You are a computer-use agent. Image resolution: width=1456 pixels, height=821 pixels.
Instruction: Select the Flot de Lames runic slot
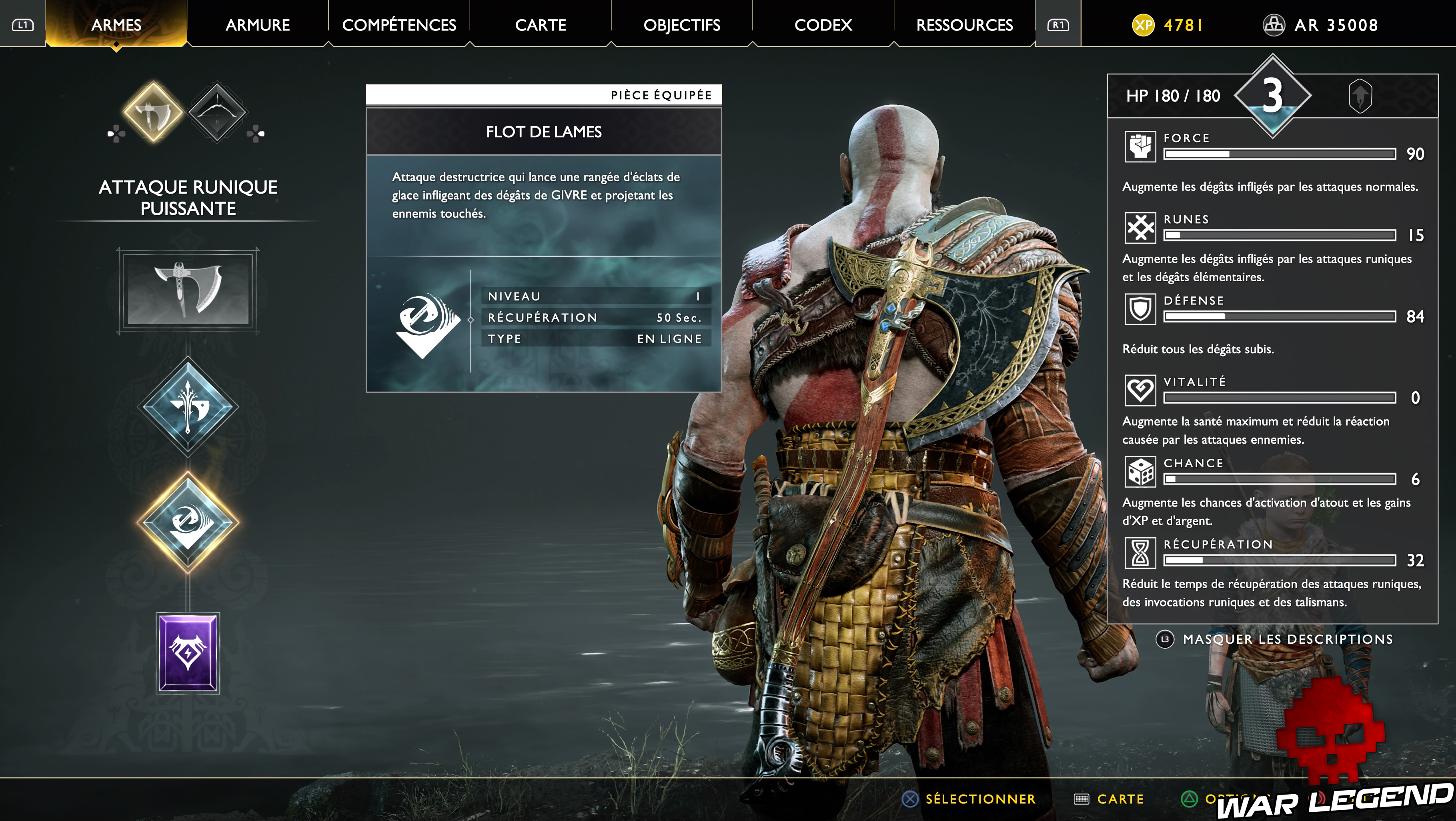click(x=188, y=521)
